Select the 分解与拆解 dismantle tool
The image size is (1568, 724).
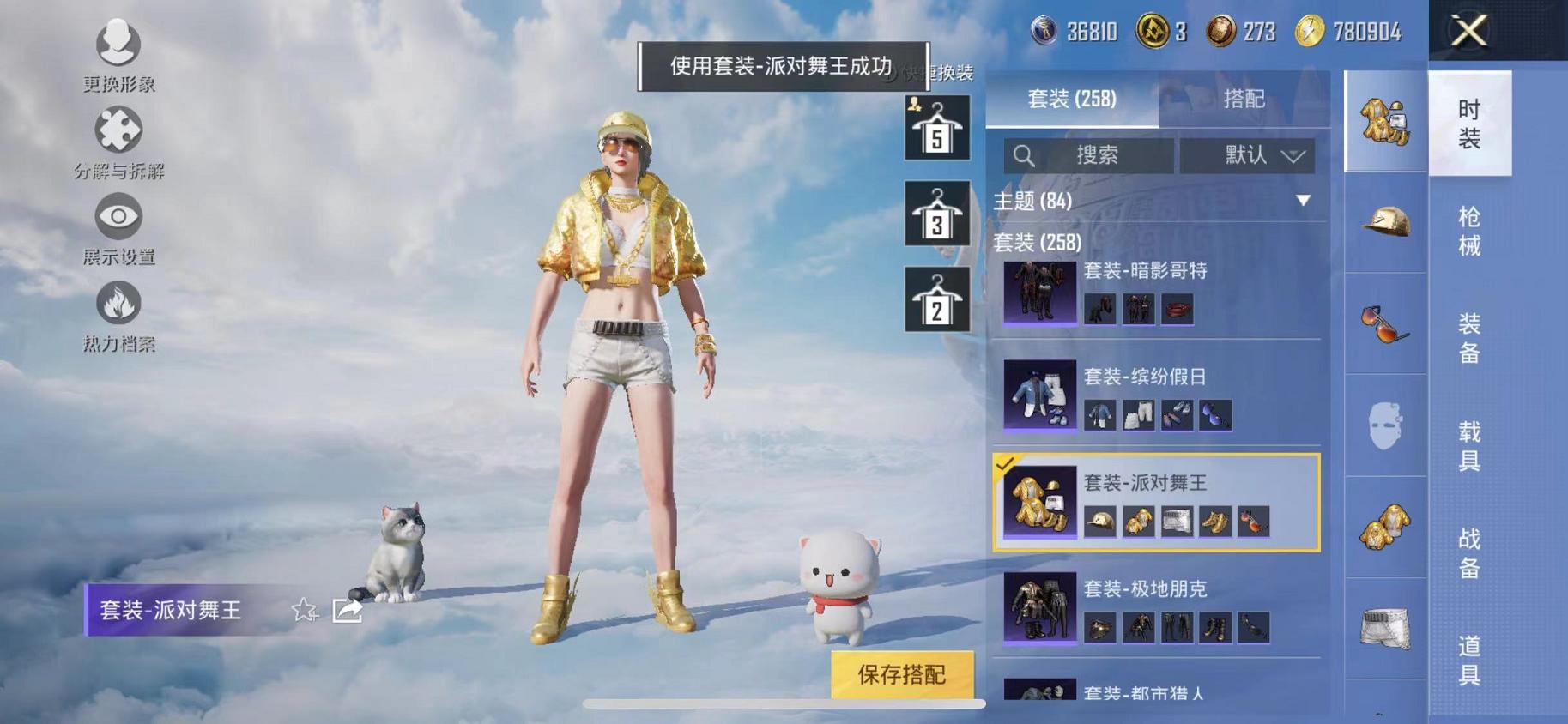[x=118, y=137]
